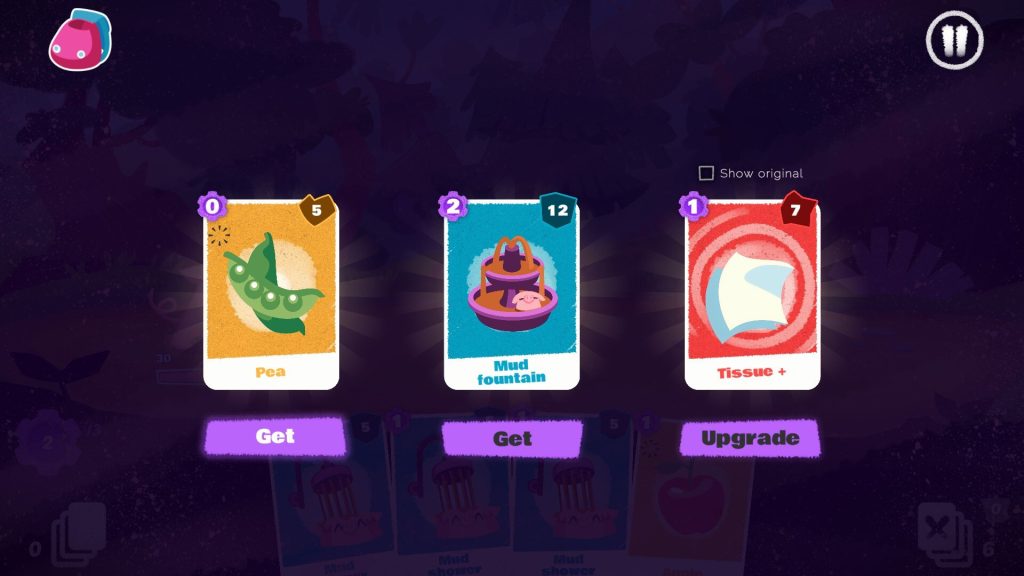The image size is (1024, 576).
Task: Open the pink backpack icon
Action: click(80, 41)
